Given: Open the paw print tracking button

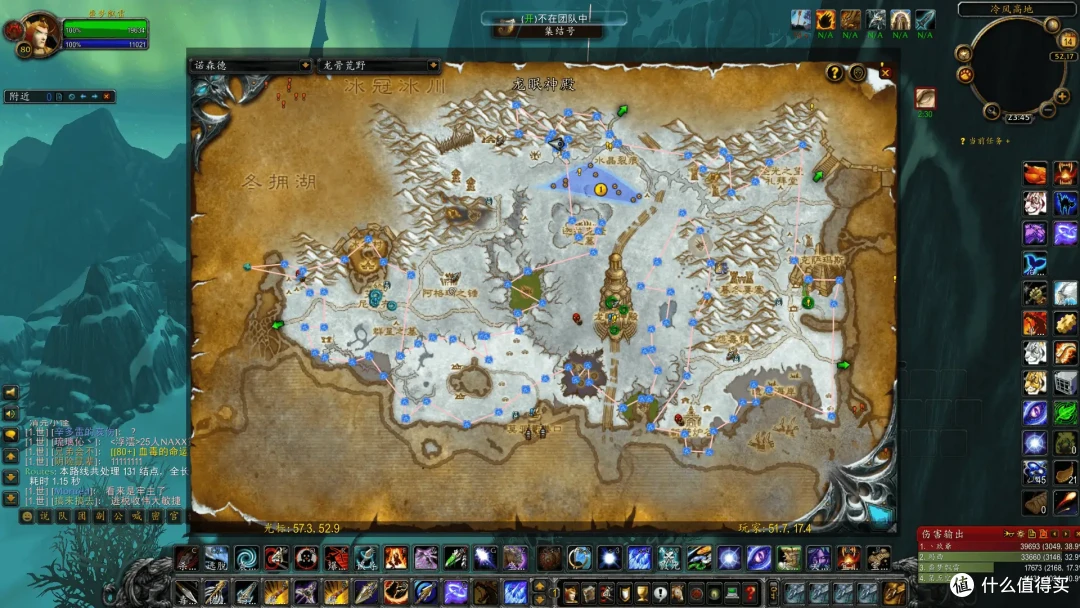Looking at the screenshot, I should coord(966,73).
